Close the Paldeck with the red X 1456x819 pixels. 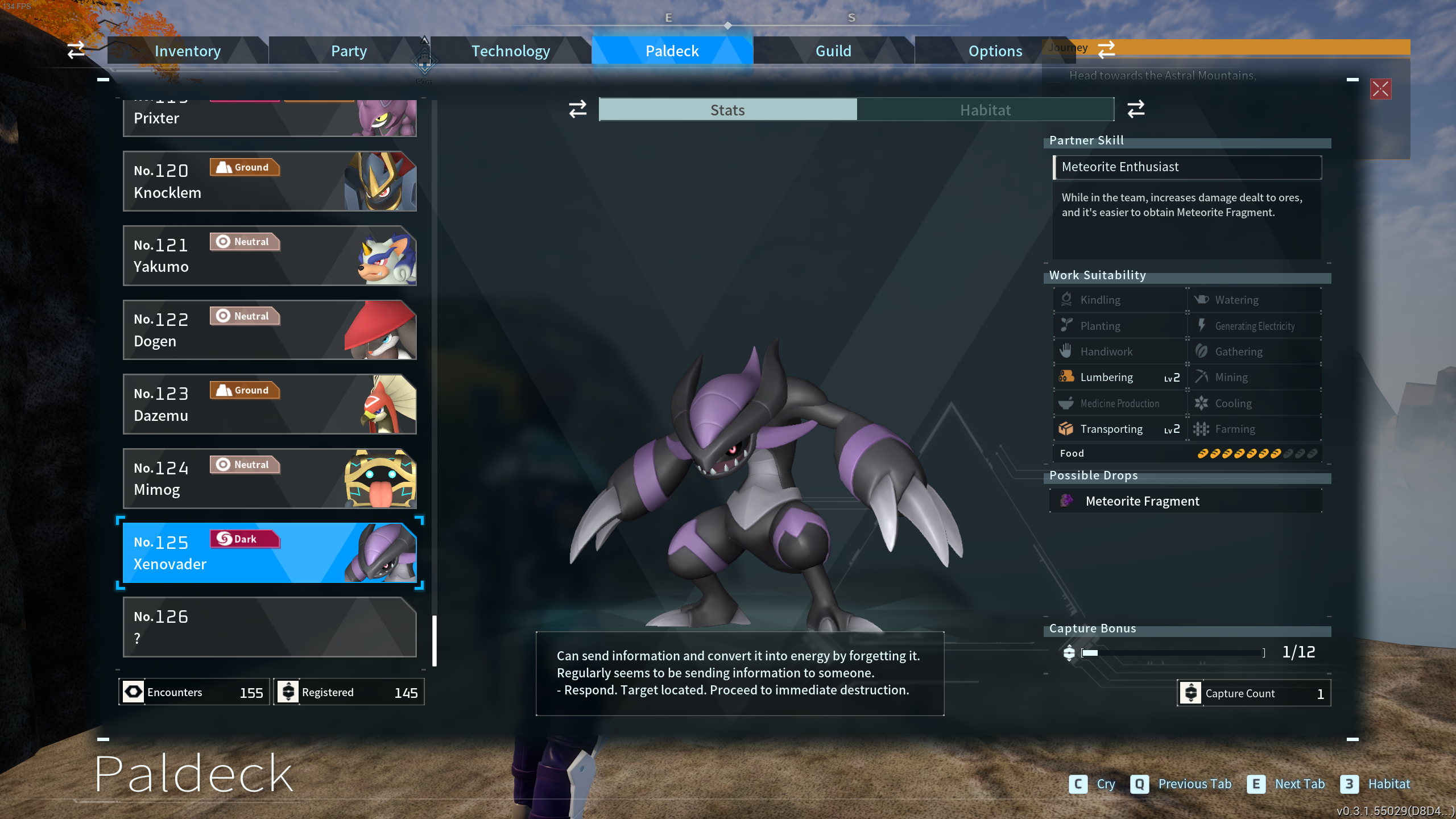coord(1380,89)
